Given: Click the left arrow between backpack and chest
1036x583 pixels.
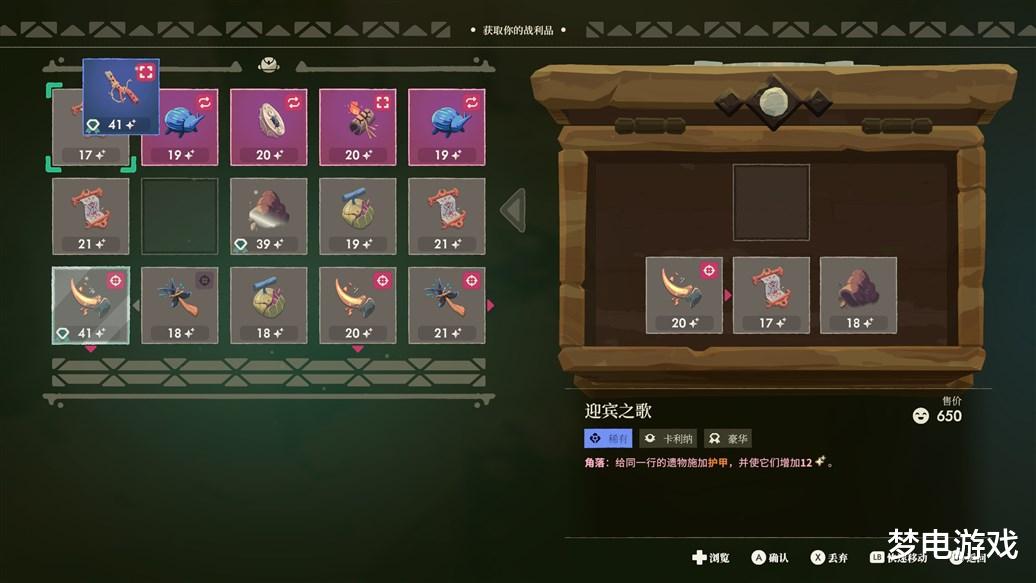Looking at the screenshot, I should pyautogui.click(x=513, y=210).
